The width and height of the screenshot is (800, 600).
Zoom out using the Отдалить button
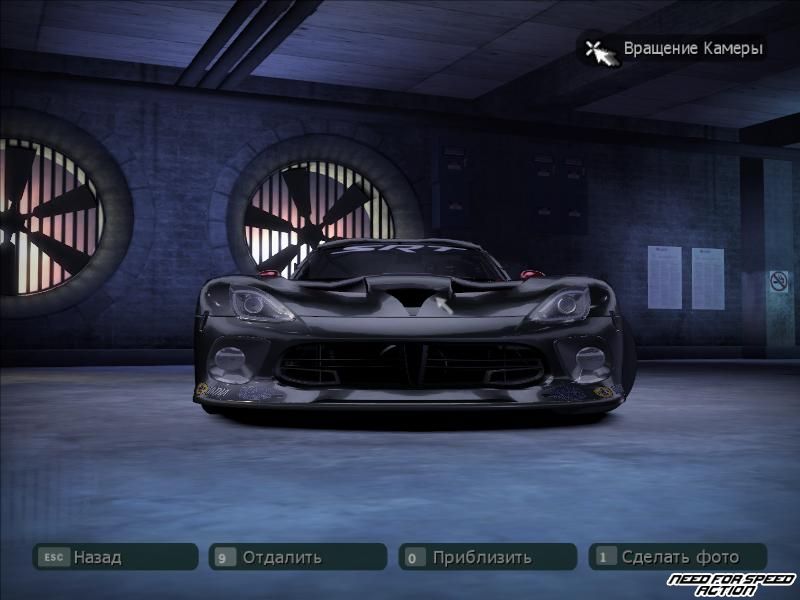click(297, 557)
